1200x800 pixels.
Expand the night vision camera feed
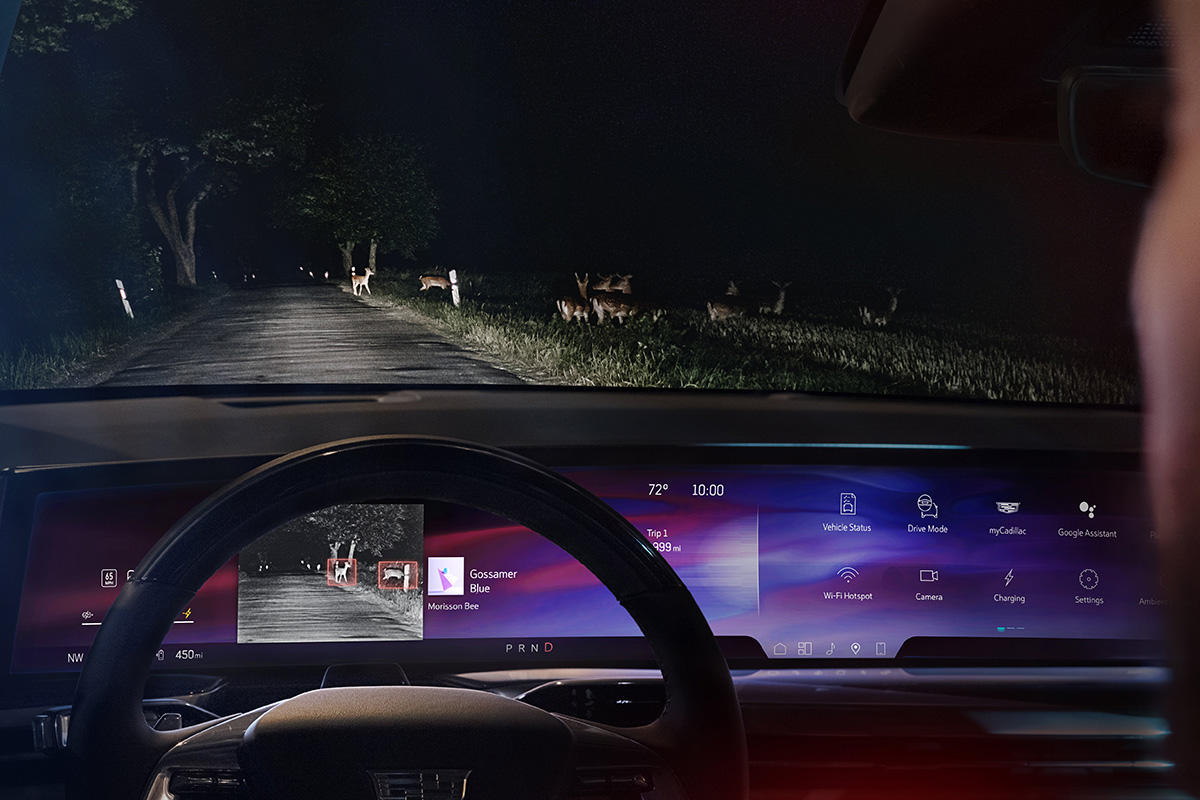(x=330, y=572)
